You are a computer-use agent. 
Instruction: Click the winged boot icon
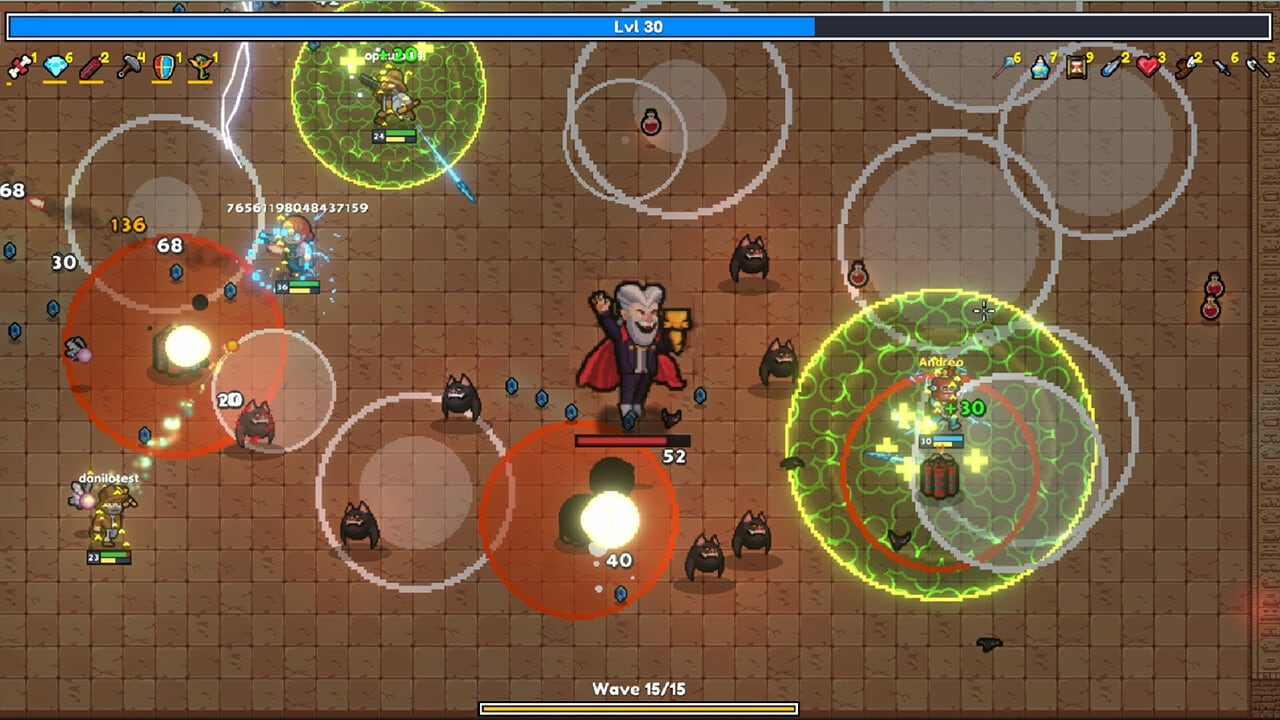(x=1185, y=67)
